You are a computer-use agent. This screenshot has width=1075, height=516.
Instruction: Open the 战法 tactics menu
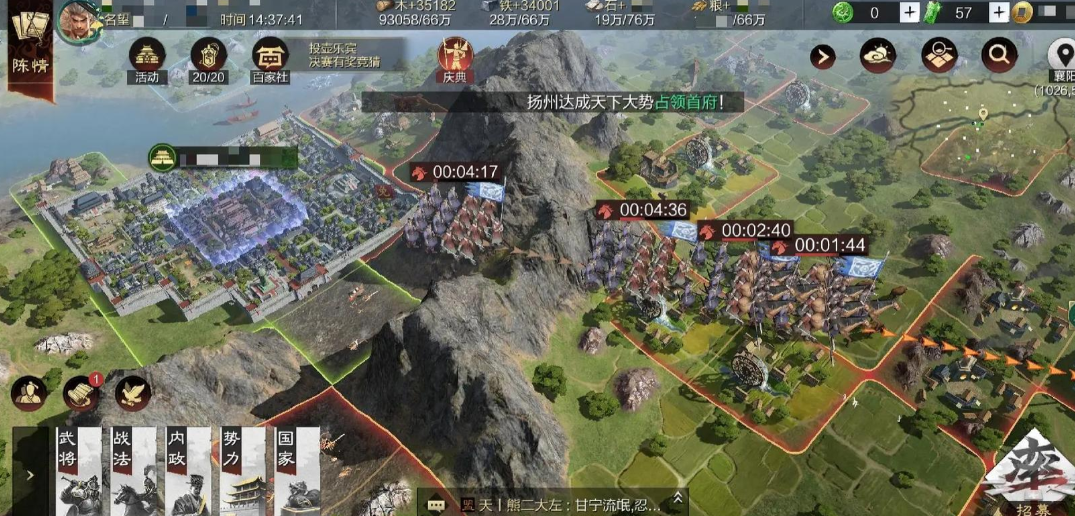coord(133,471)
